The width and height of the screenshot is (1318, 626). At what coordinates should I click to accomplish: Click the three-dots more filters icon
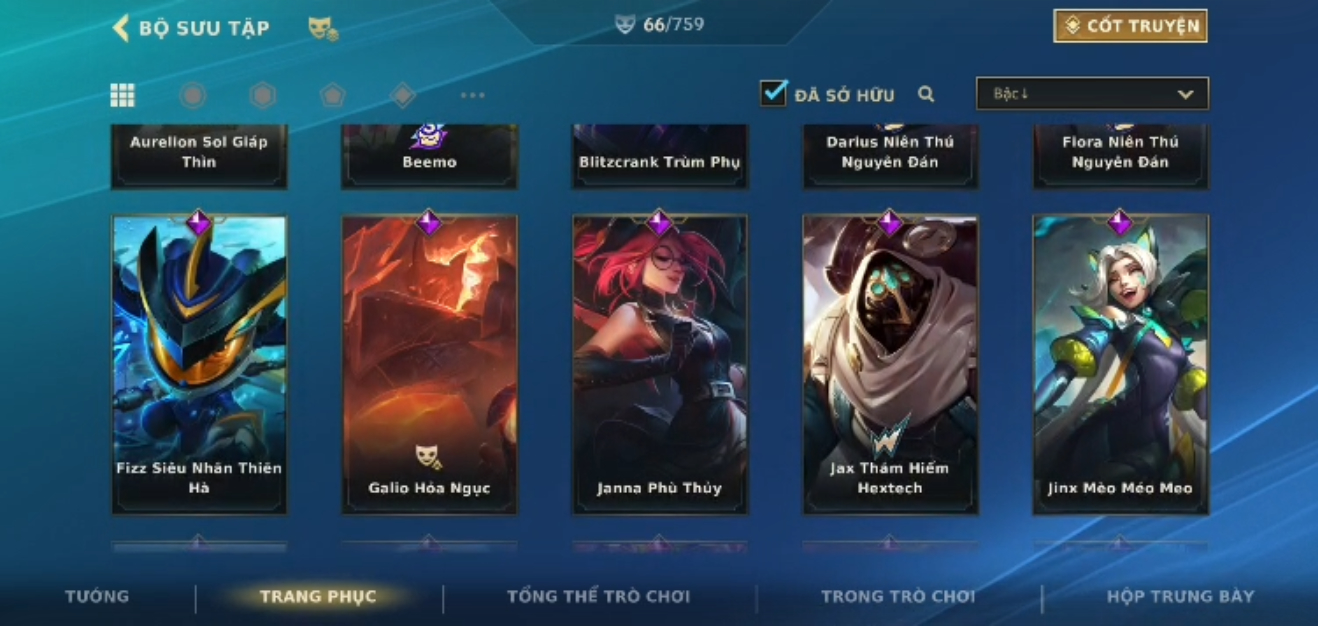(472, 95)
